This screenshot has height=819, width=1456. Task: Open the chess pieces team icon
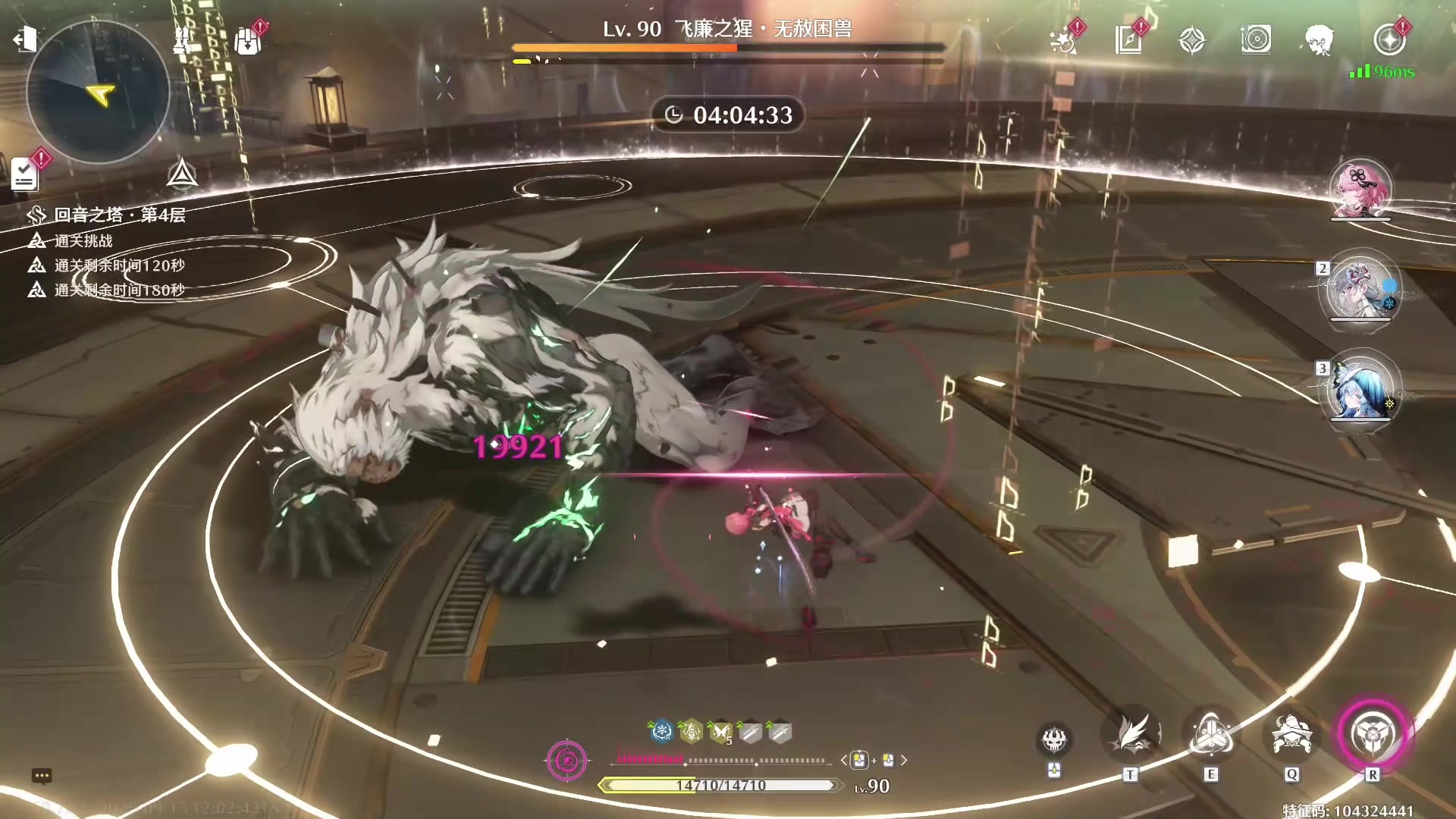pos(182,40)
